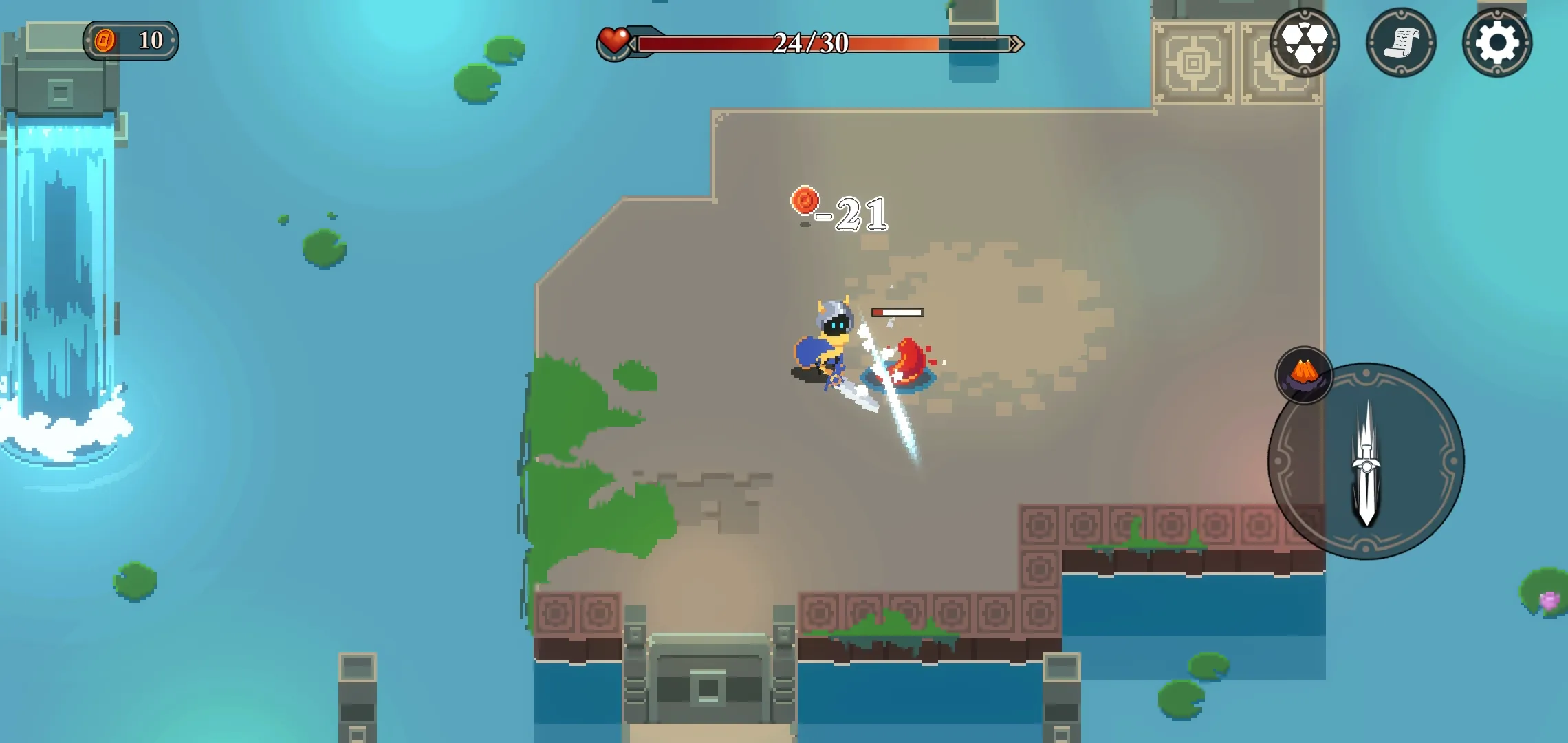Open the settings gear menu

pos(1496,43)
